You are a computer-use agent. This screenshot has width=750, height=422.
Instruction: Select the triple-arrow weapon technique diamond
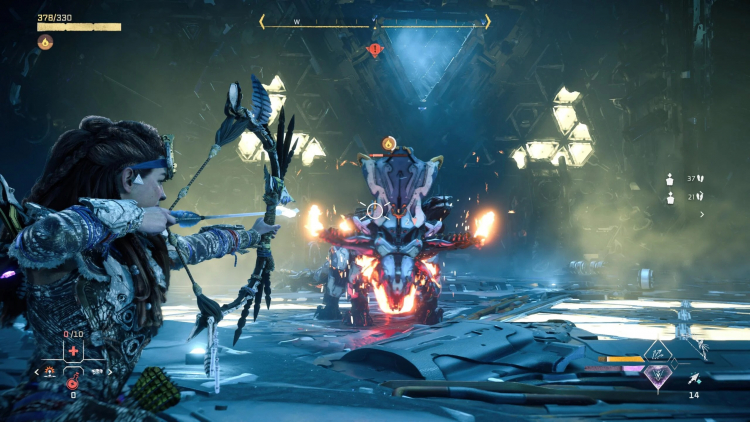(659, 352)
